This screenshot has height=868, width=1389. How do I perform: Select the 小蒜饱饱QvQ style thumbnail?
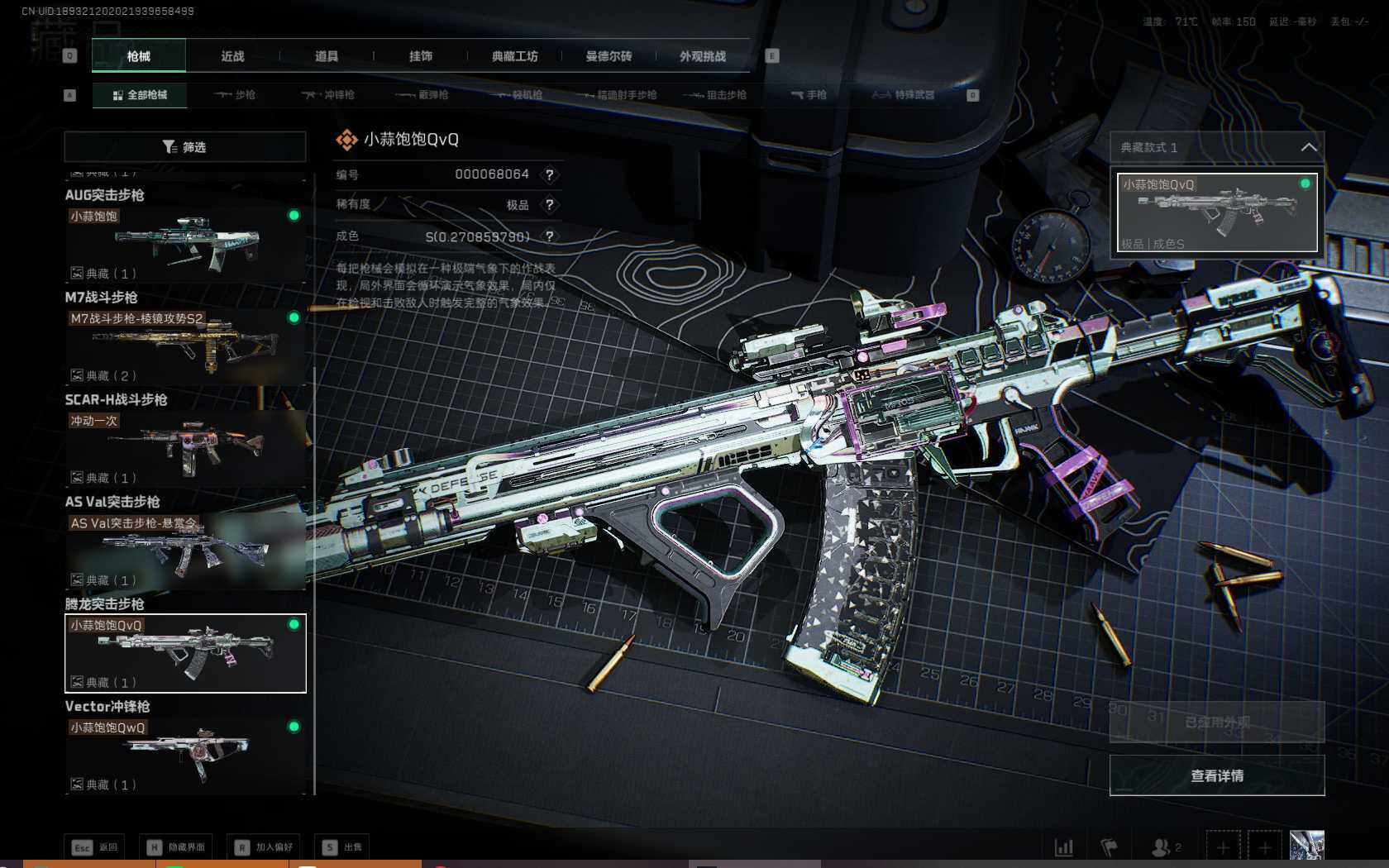click(1216, 212)
